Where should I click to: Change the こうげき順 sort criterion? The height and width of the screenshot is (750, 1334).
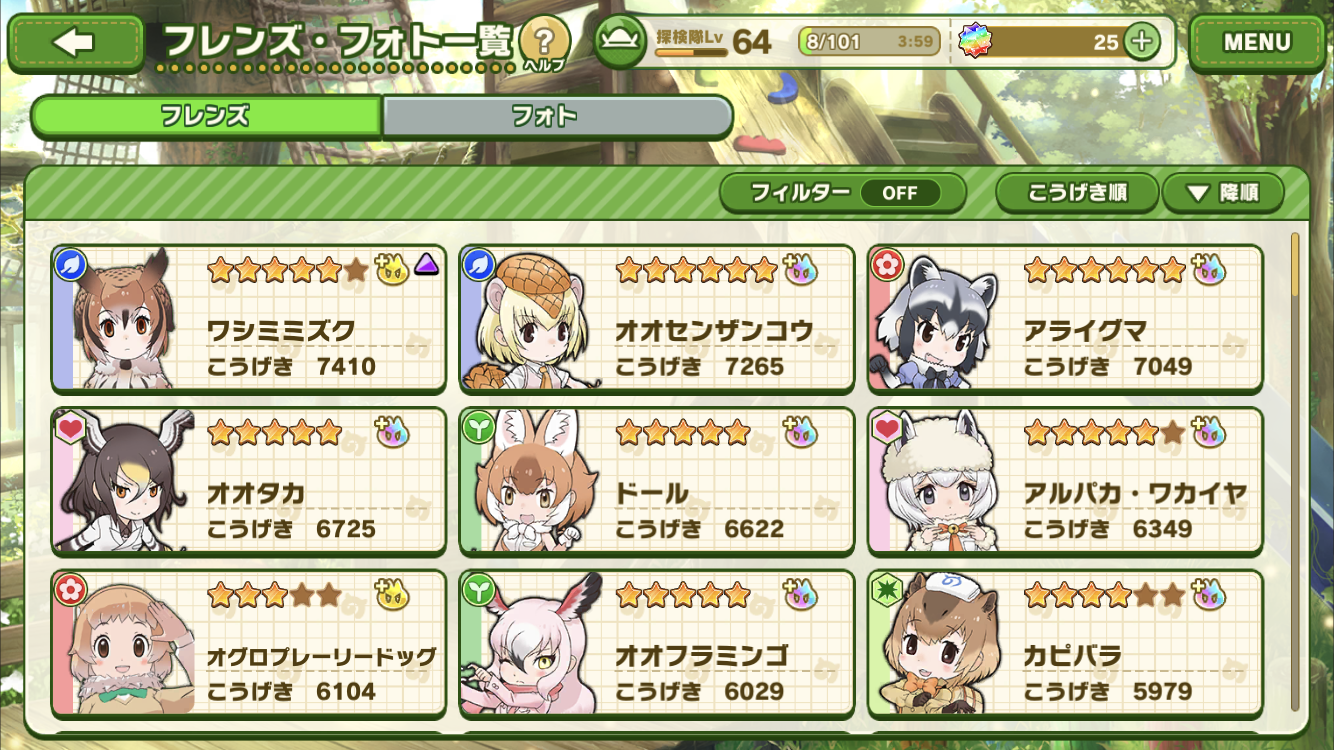[1077, 193]
